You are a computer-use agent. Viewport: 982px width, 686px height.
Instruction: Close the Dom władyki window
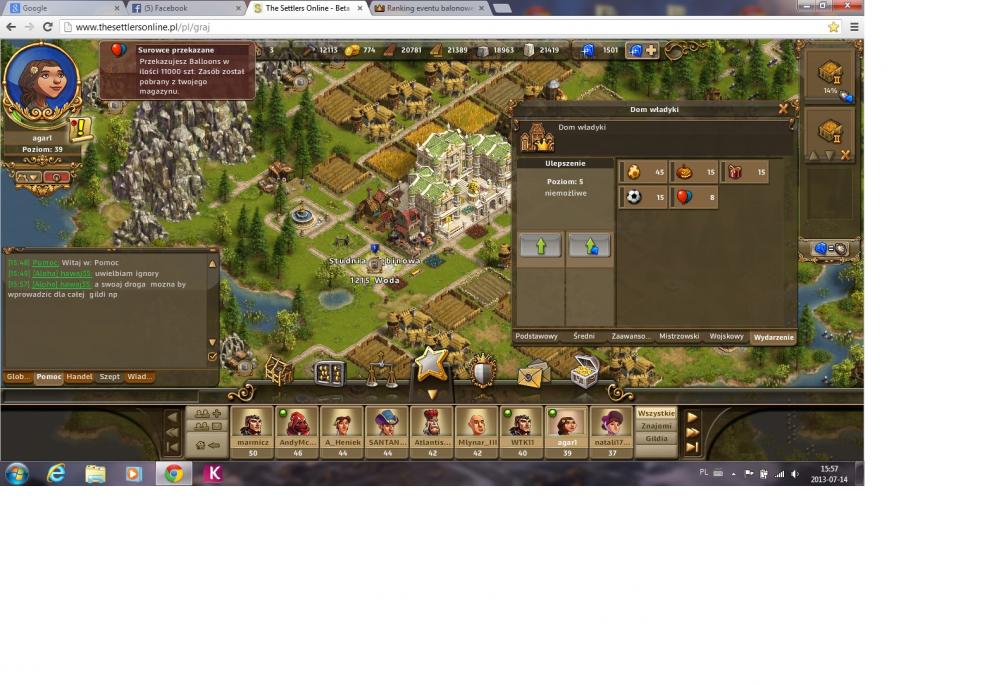pyautogui.click(x=782, y=108)
